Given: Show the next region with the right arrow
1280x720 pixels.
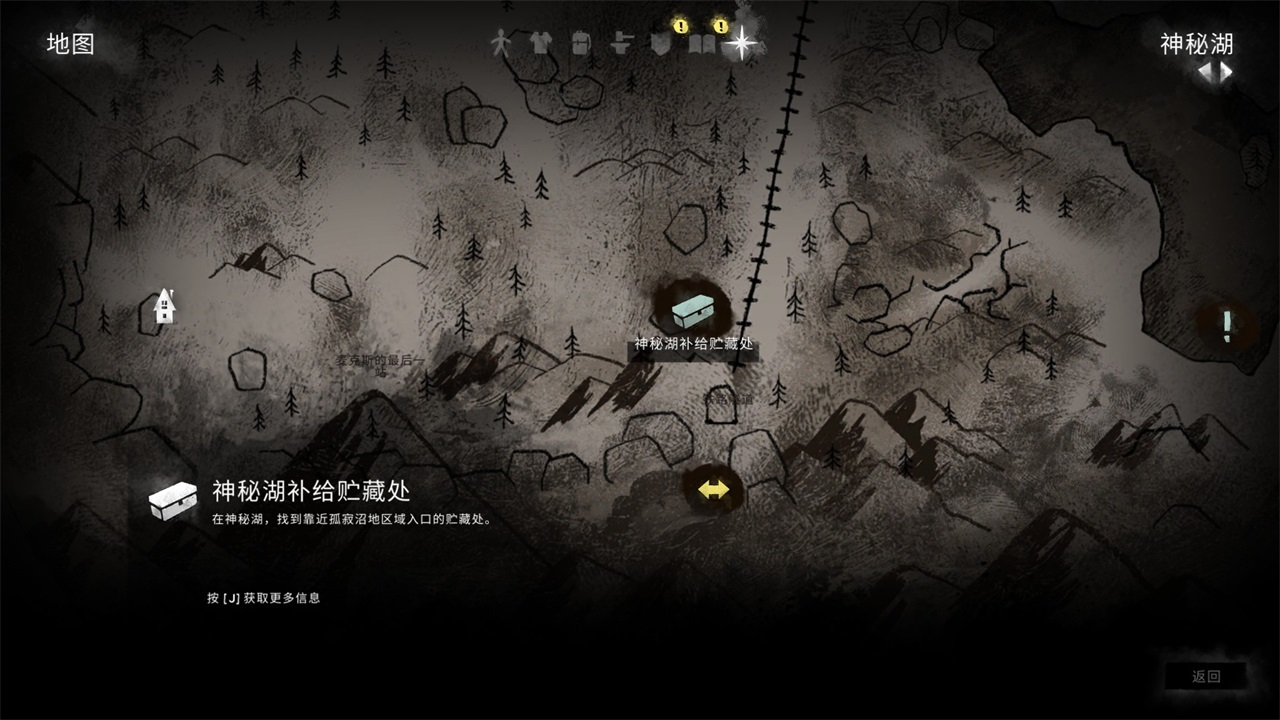Looking at the screenshot, I should (x=1225, y=72).
